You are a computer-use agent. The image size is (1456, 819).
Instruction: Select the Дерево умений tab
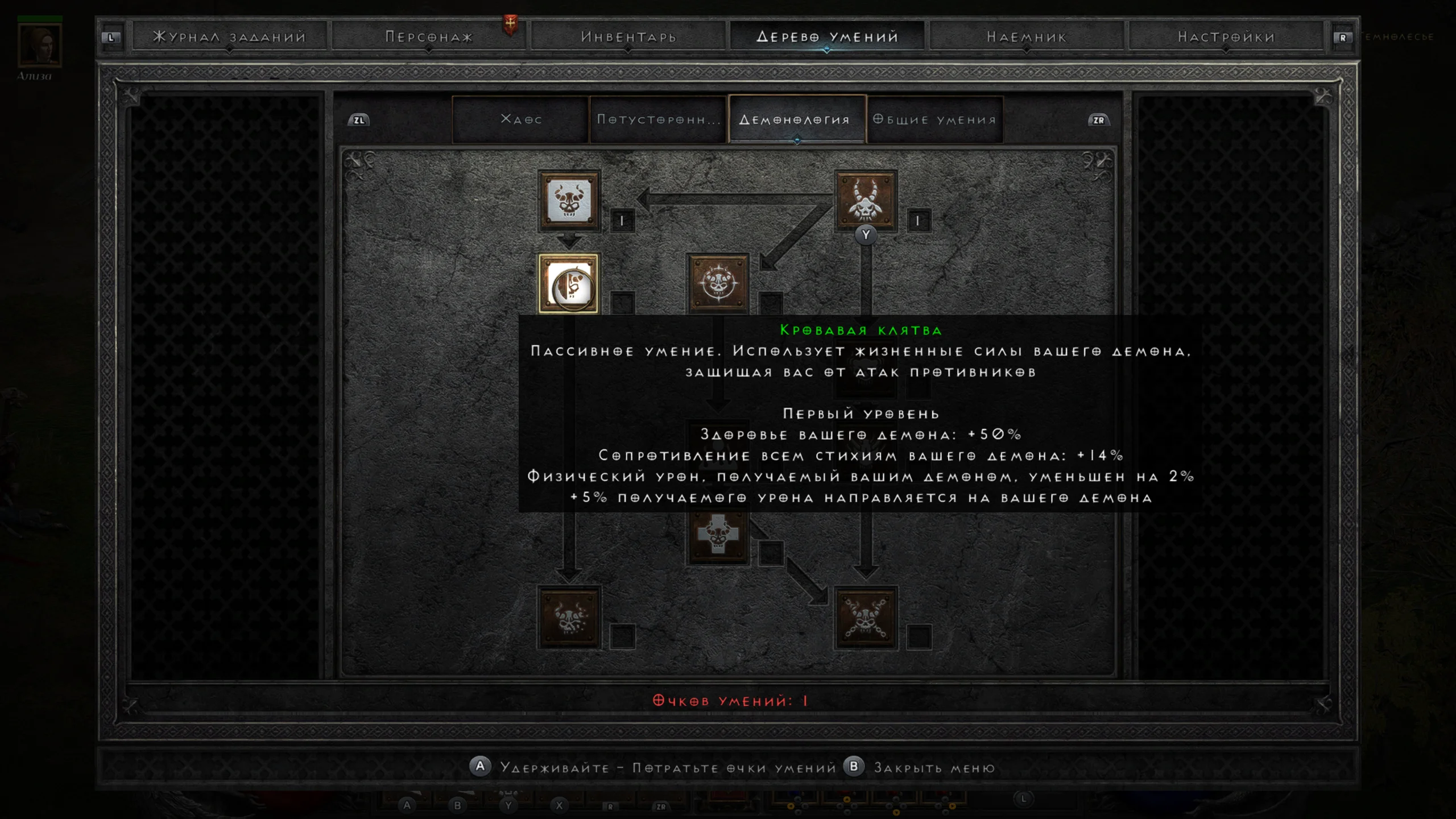coord(828,37)
